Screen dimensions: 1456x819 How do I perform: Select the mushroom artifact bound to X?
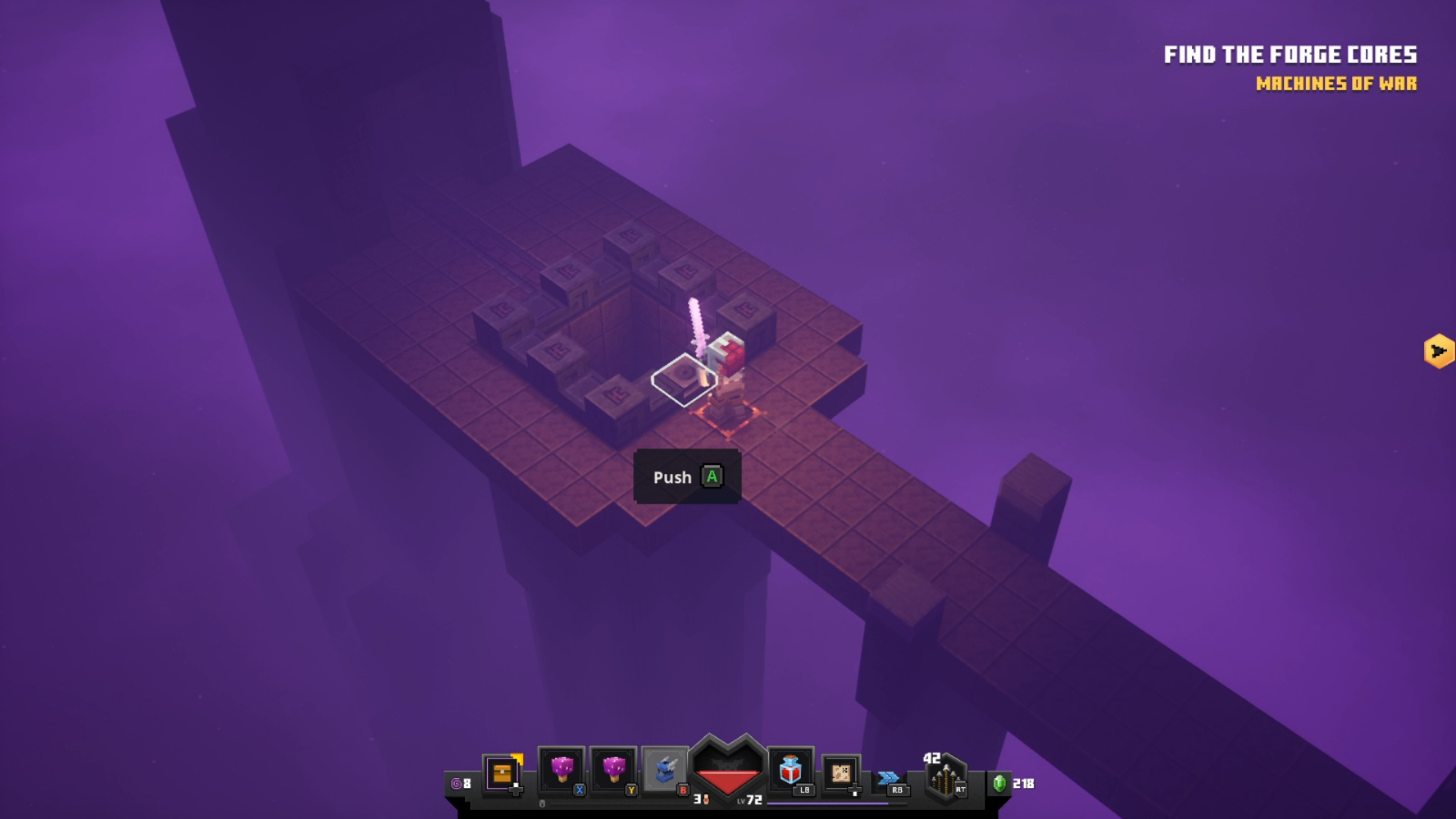[x=564, y=769]
